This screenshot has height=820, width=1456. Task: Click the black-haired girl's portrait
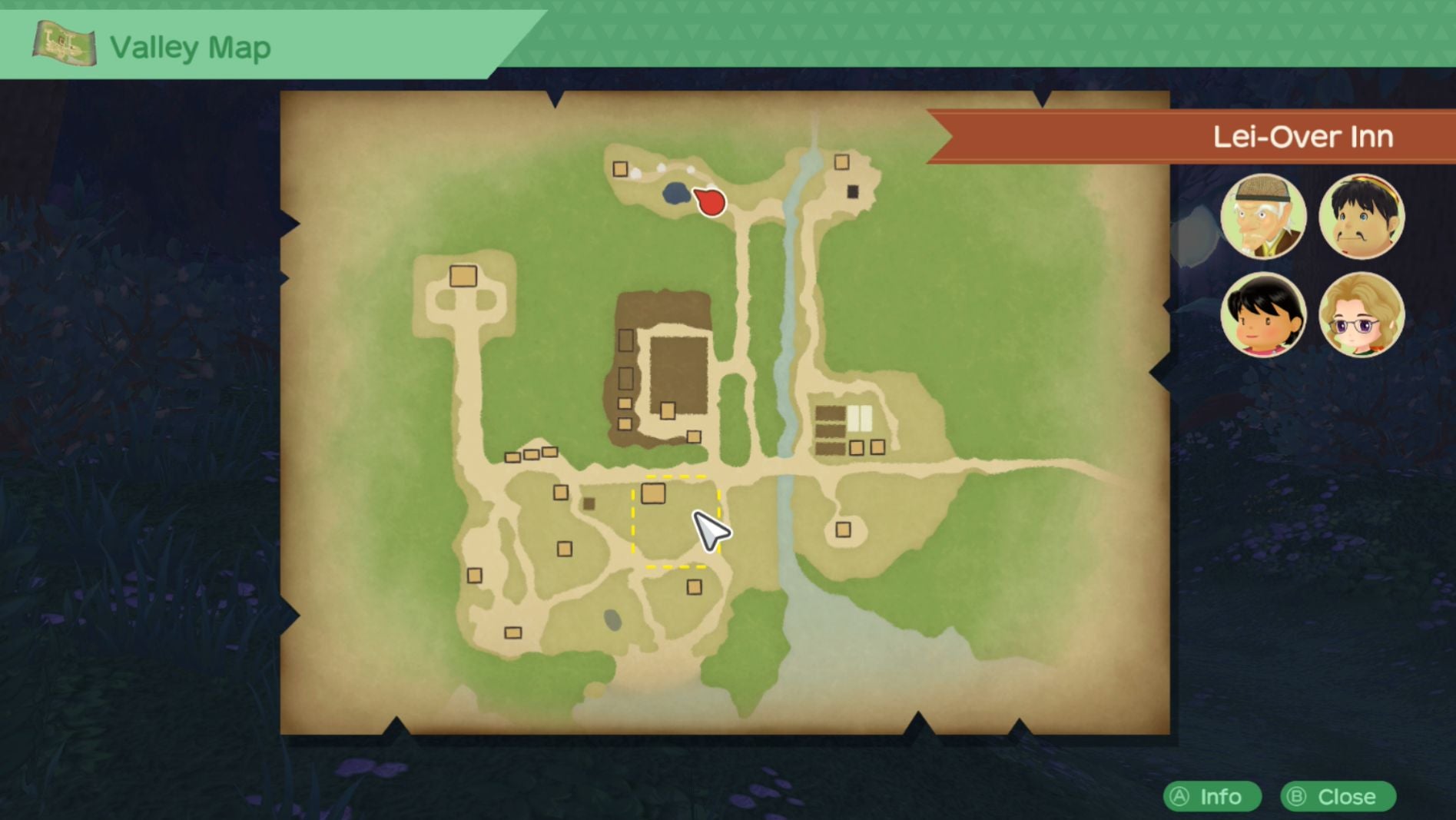pyautogui.click(x=1267, y=314)
